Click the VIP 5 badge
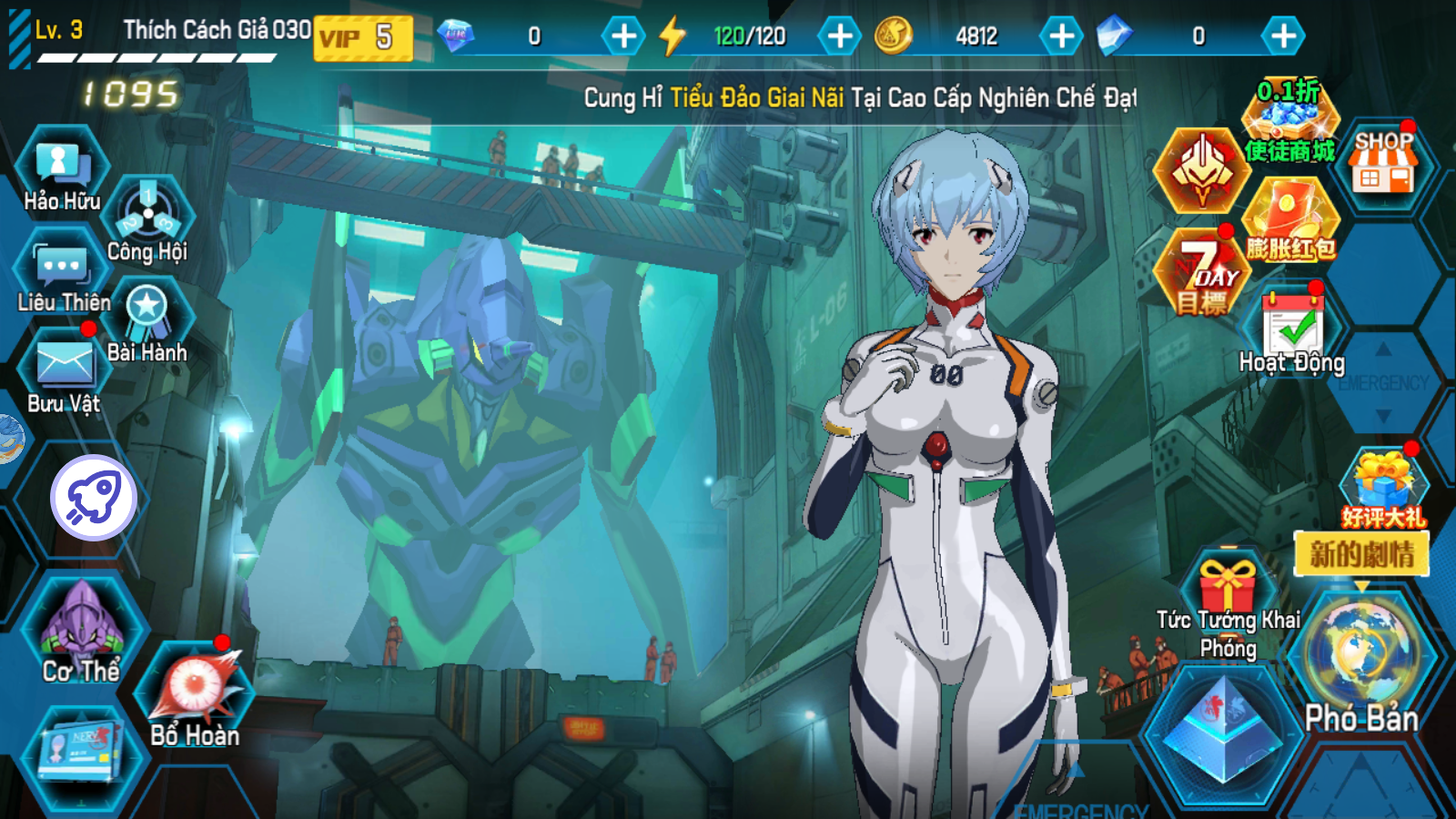 (x=363, y=37)
